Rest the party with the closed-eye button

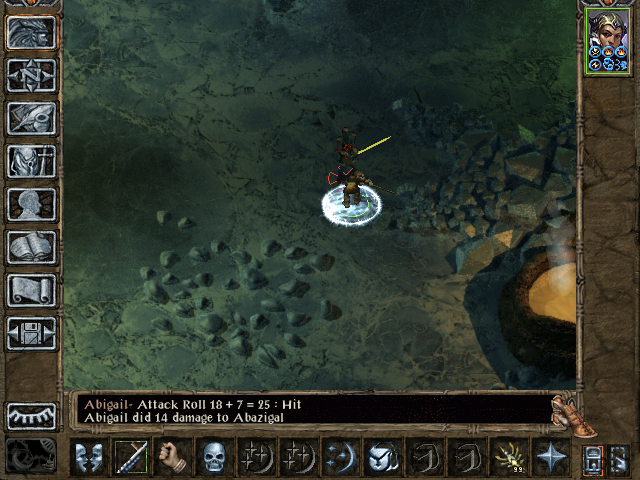click(31, 416)
